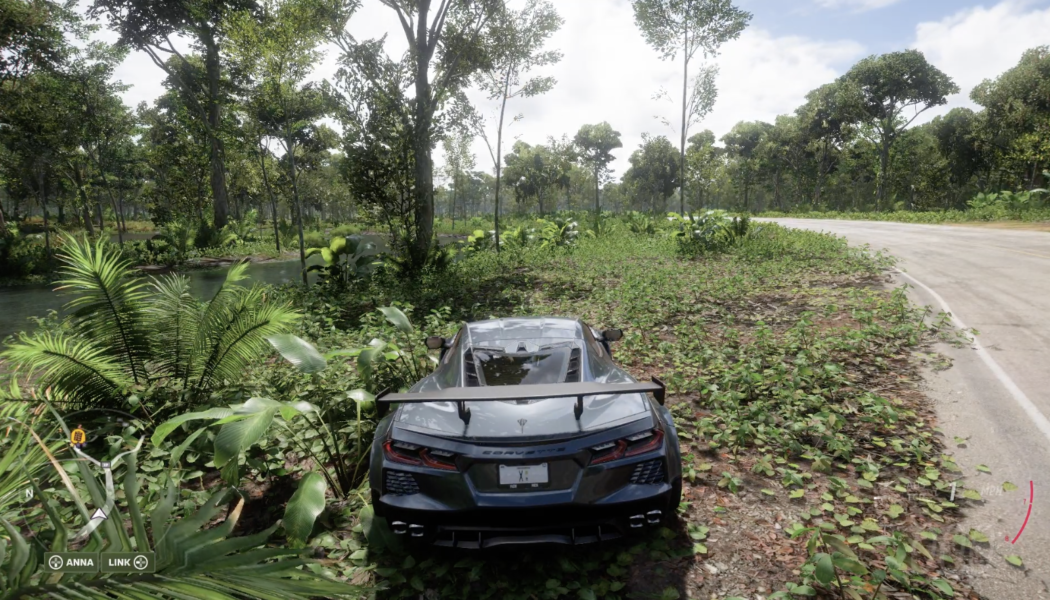The image size is (1050, 600).
Task: Activate the ANNA assistant button
Action: [x=71, y=562]
